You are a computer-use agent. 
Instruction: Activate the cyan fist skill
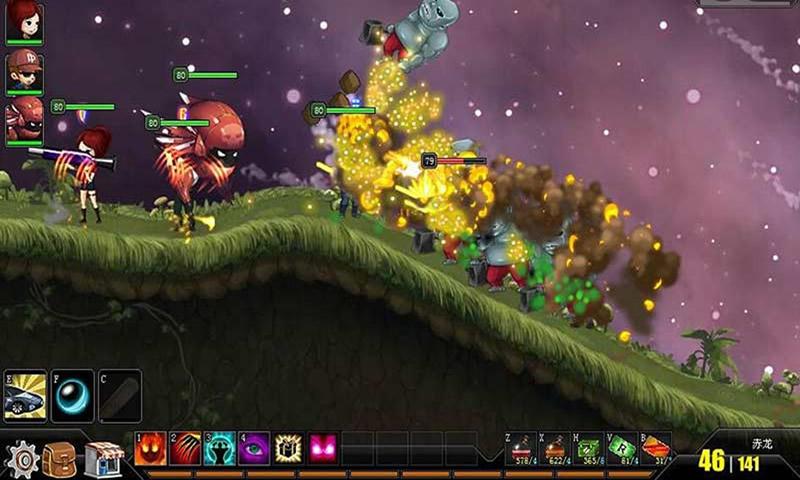[220, 448]
